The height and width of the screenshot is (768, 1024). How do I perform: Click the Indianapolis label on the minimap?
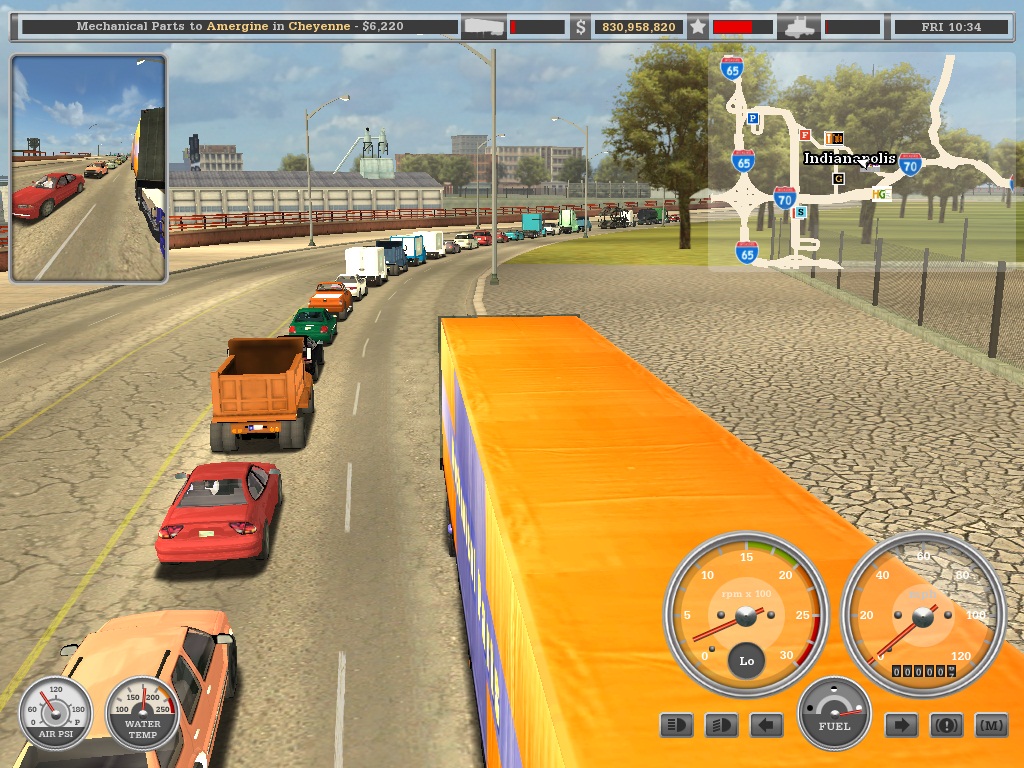[849, 158]
